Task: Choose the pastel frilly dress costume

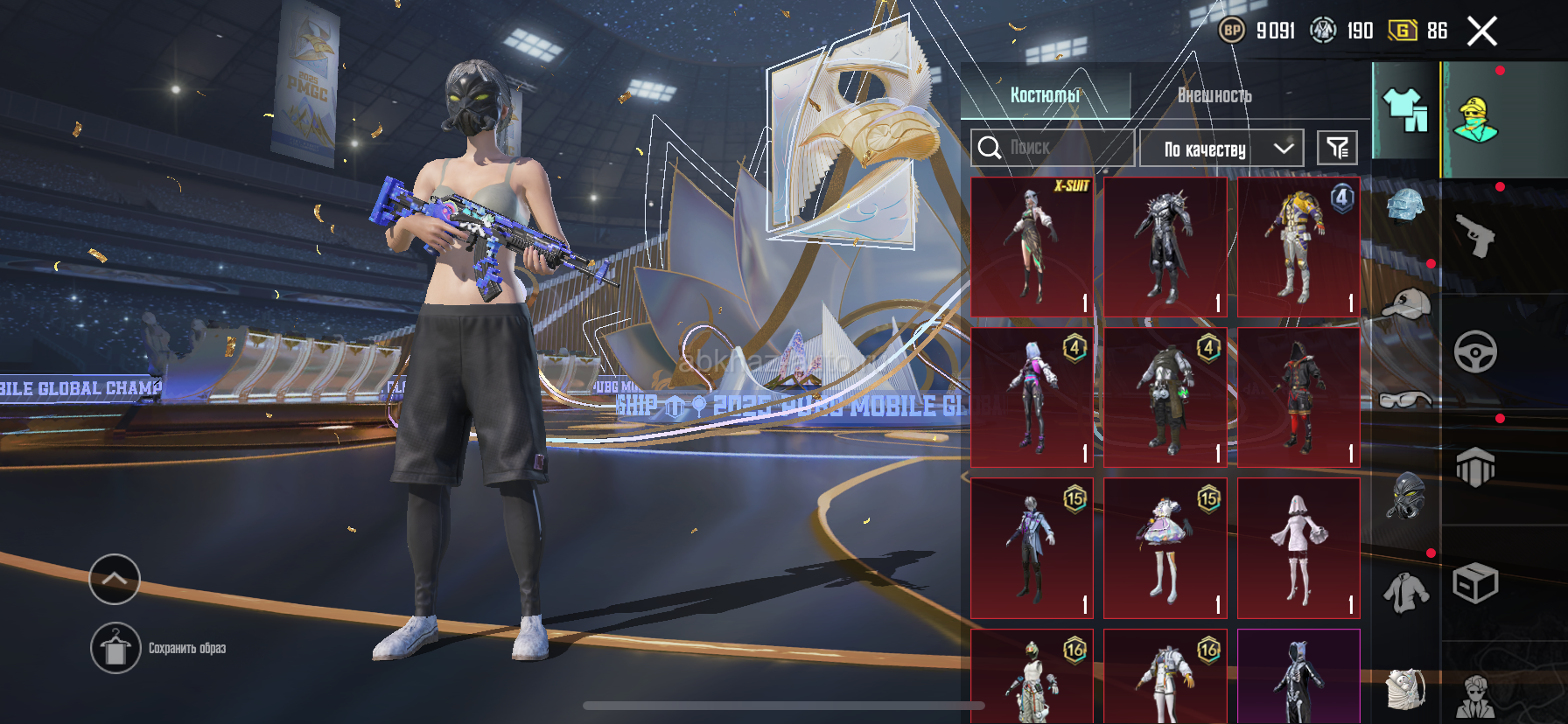Action: 1165,548
